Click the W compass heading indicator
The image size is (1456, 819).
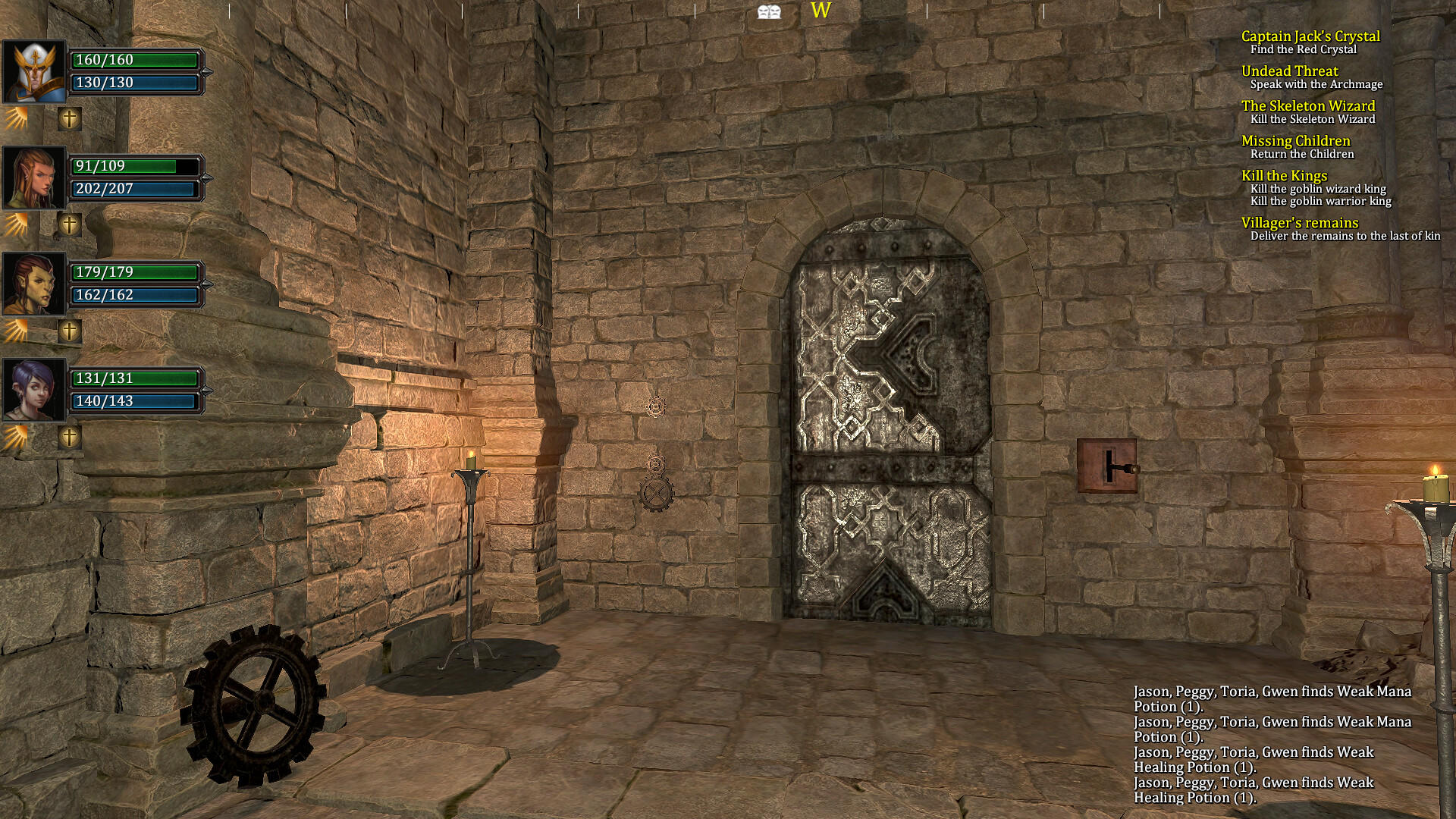[820, 11]
